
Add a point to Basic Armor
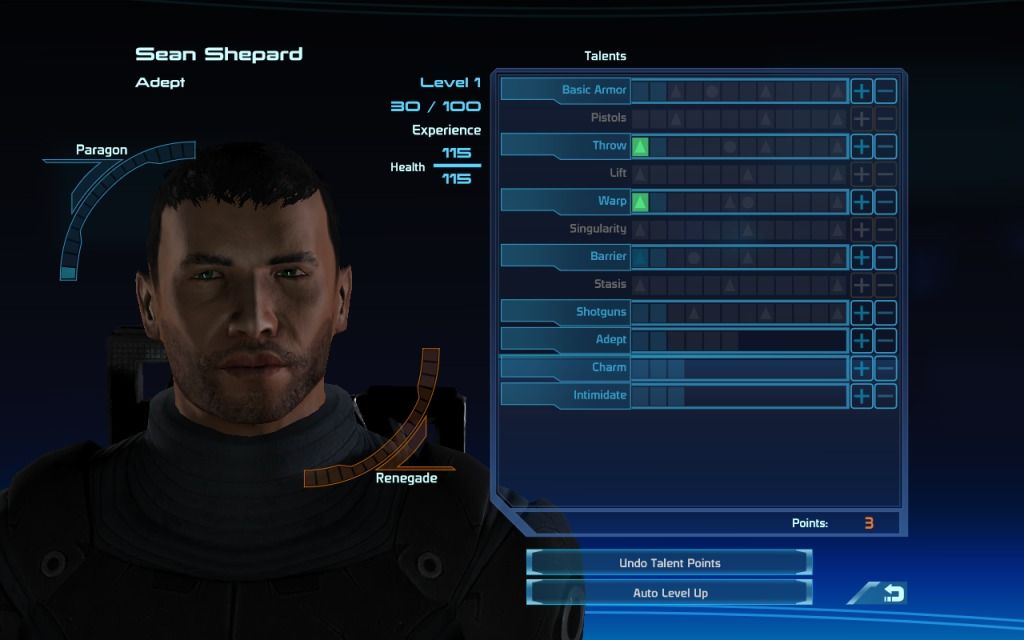pos(861,91)
